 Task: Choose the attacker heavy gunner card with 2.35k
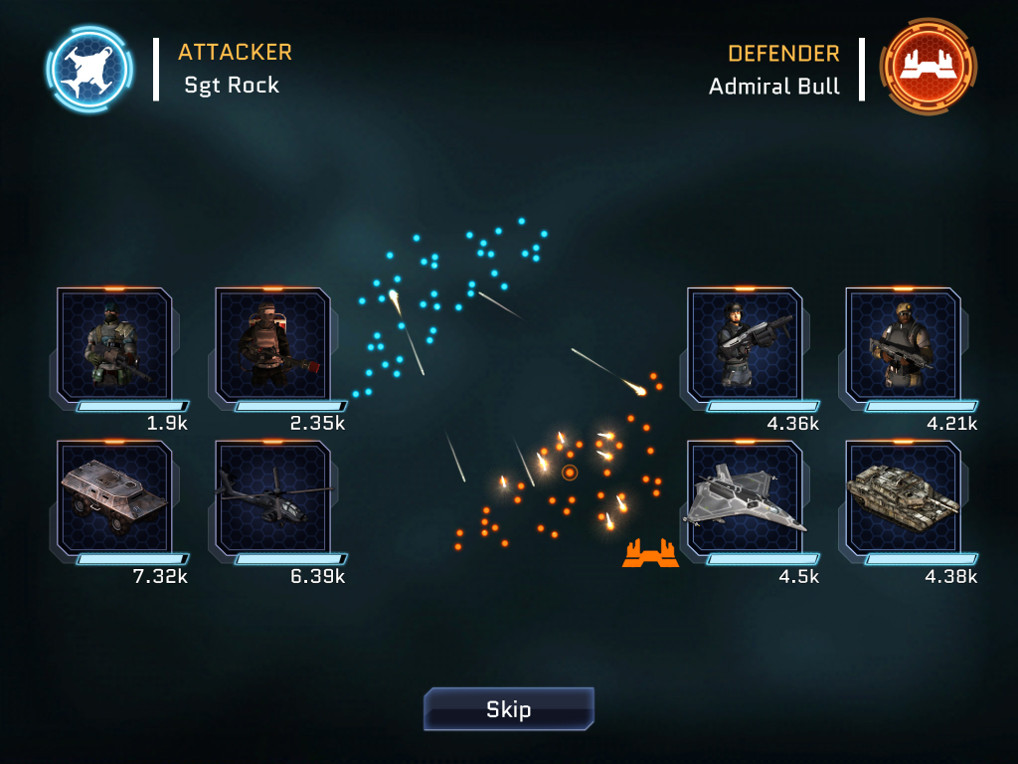pyautogui.click(x=273, y=345)
